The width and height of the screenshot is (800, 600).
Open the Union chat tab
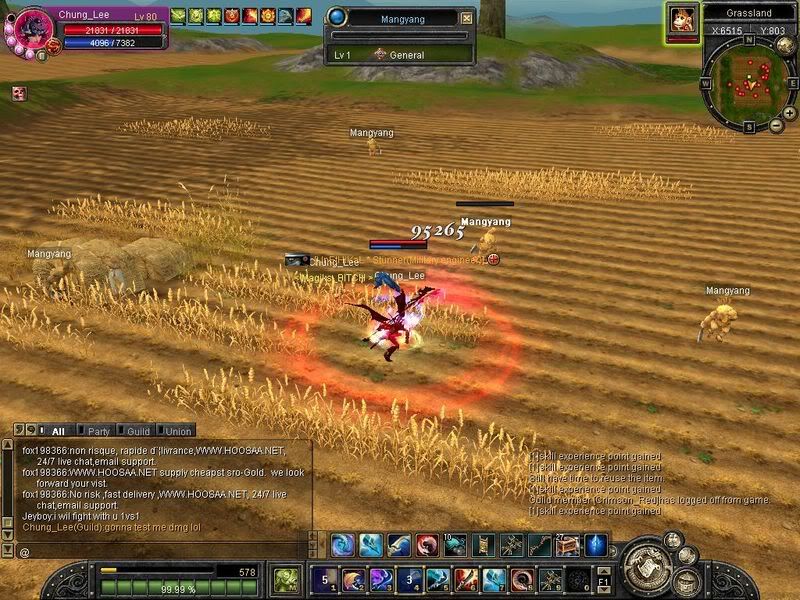[177, 431]
